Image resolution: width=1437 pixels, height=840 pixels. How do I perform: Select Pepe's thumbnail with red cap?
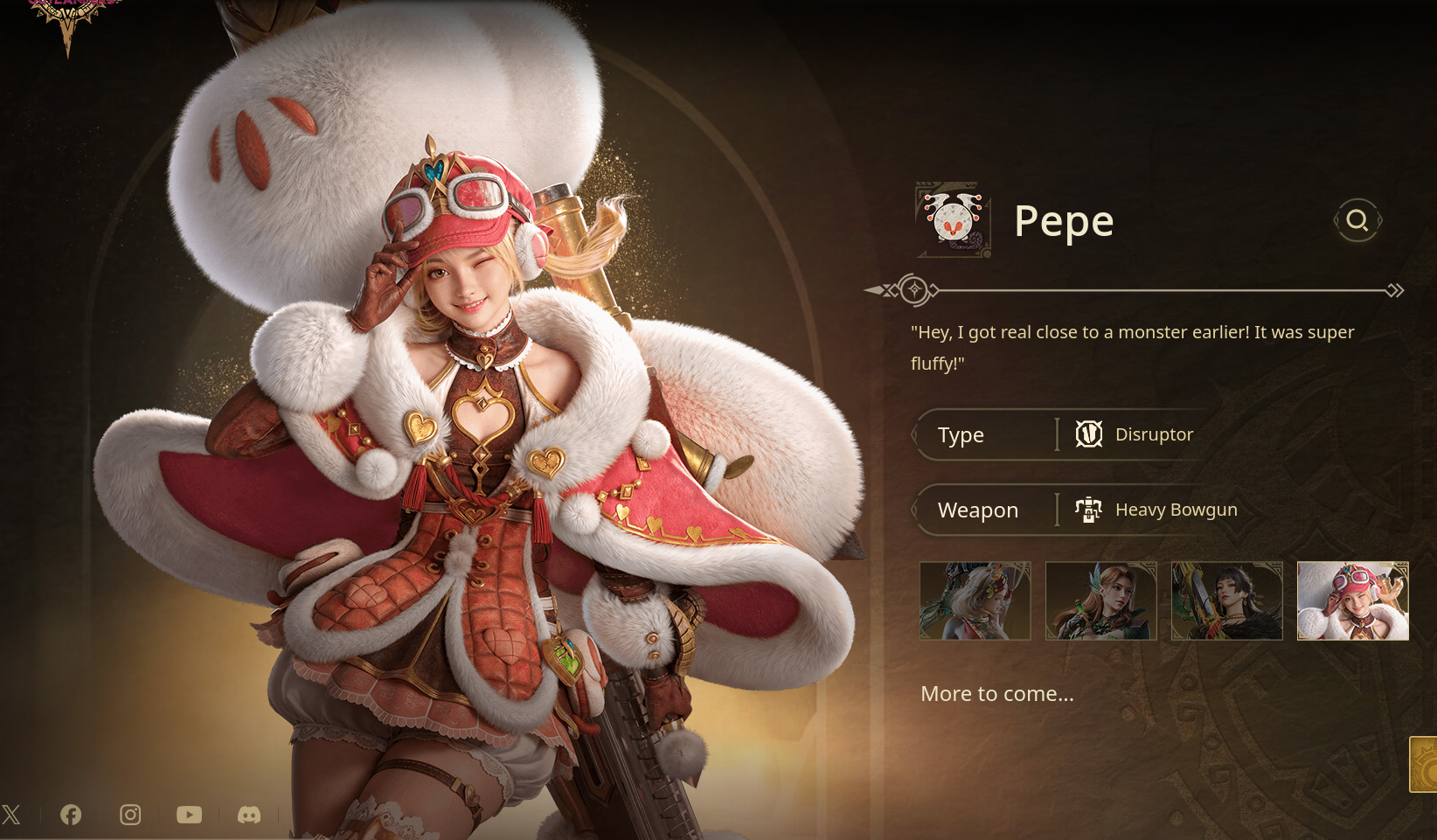1353,600
